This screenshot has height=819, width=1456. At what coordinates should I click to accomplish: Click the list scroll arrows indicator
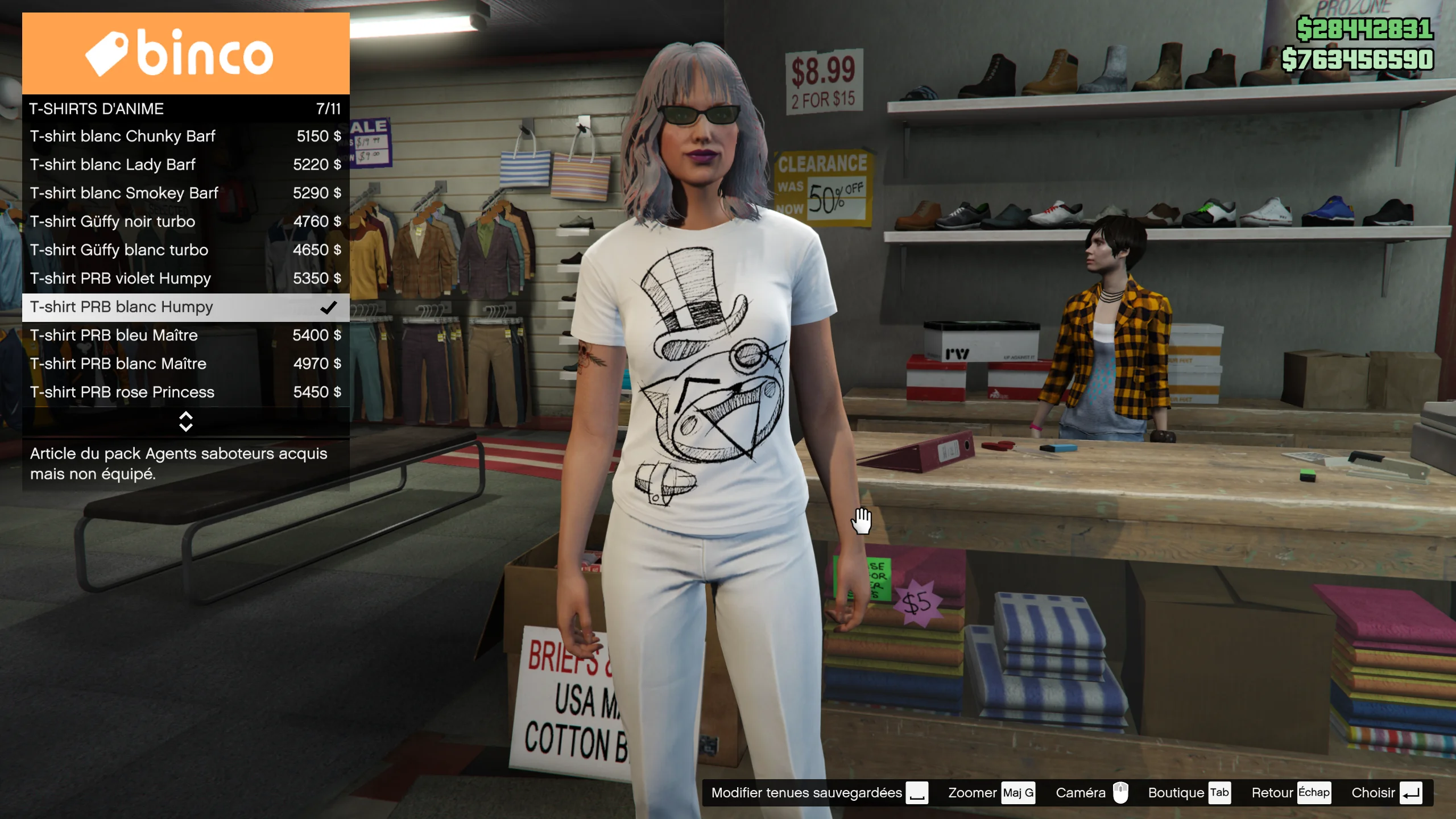tap(185, 421)
